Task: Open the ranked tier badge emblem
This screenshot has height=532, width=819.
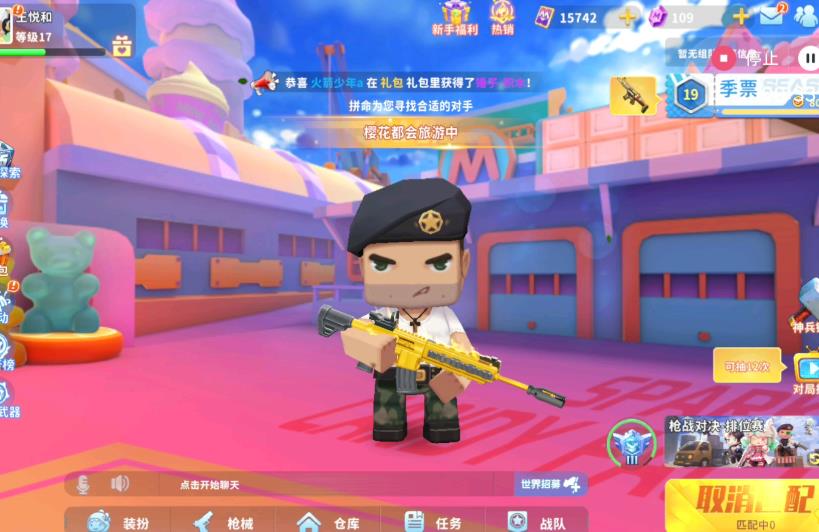Action: click(x=631, y=443)
